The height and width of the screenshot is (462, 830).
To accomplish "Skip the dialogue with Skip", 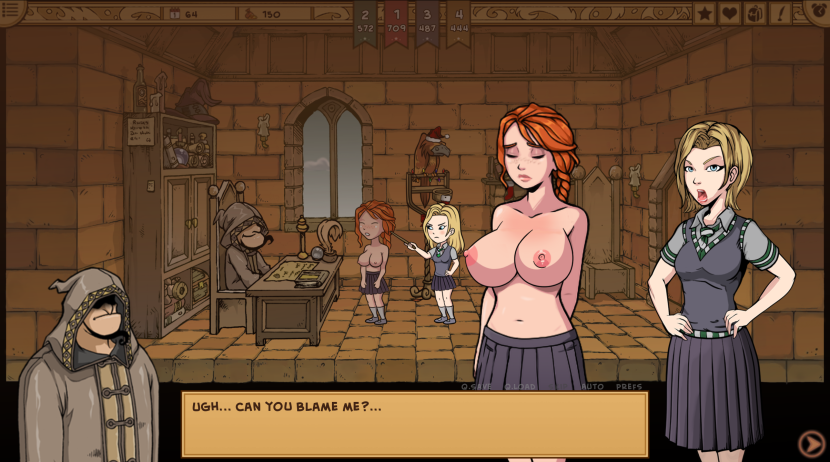I will pos(558,386).
